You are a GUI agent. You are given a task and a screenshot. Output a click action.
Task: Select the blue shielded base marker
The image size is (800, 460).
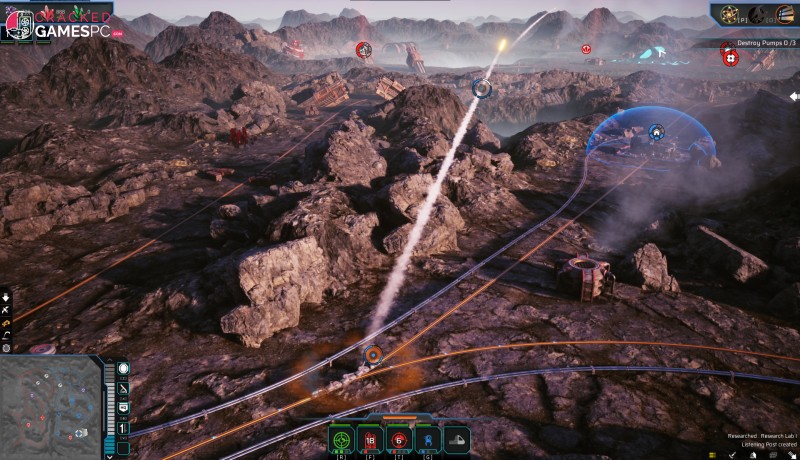656,131
